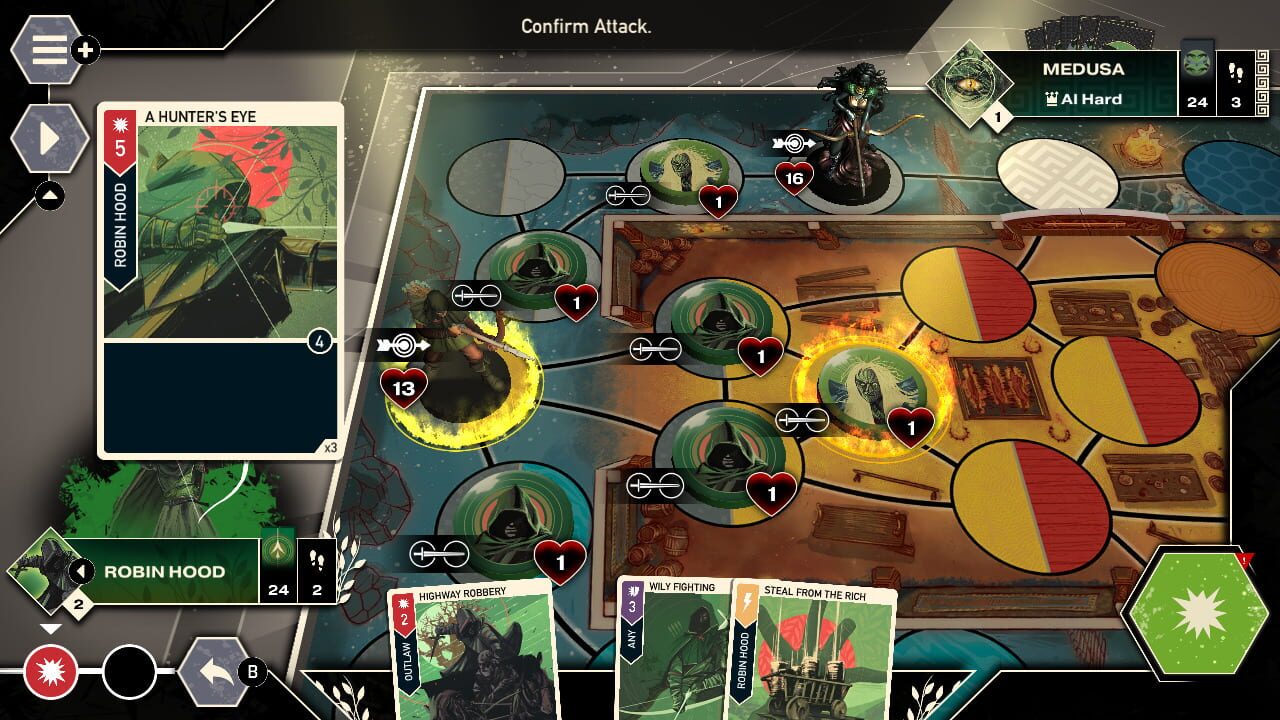1280x720 pixels.
Task: Click the Medusa AI Hard nameplate
Action: coord(1083,82)
